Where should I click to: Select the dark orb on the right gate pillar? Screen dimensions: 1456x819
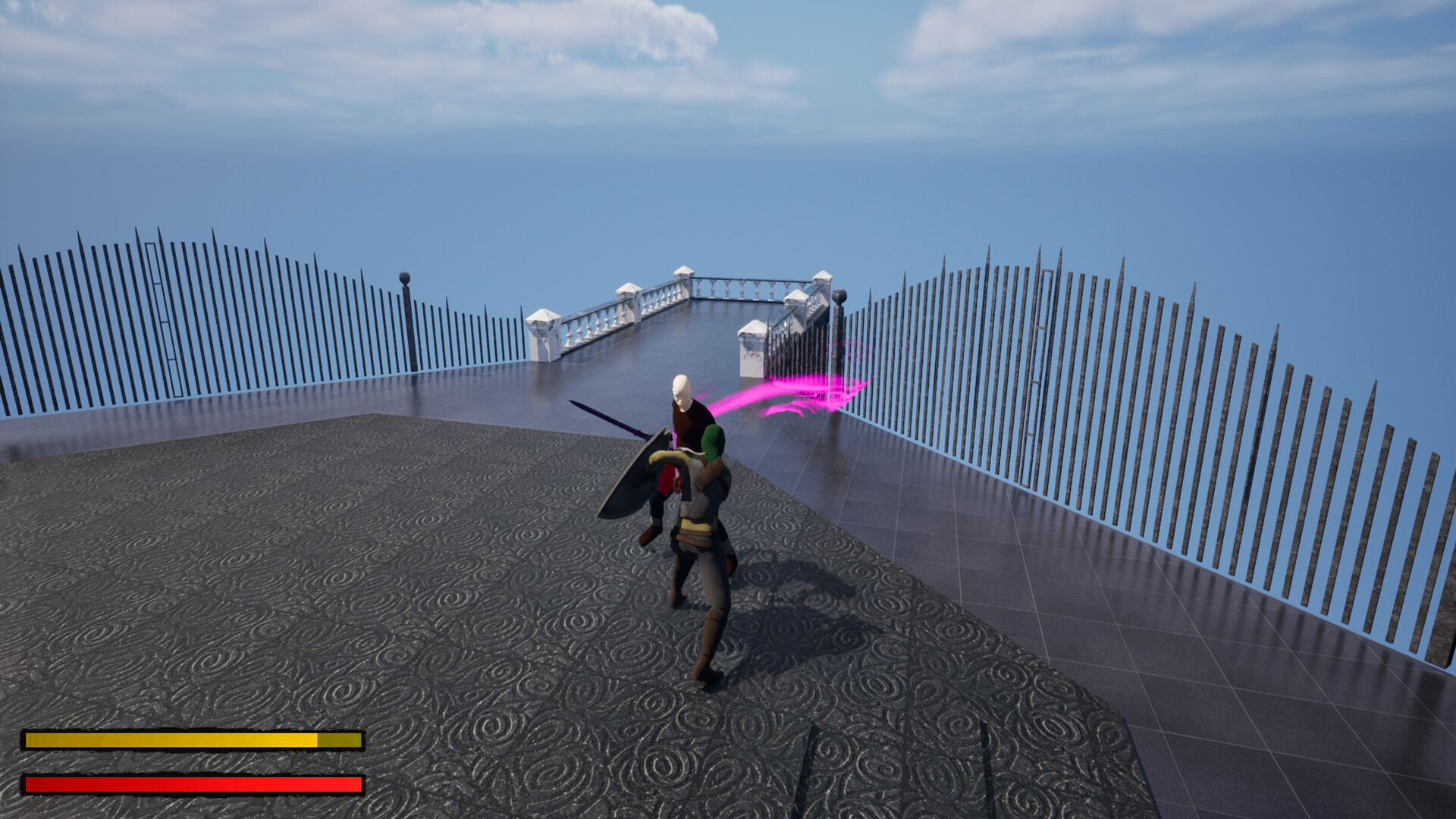[x=839, y=296]
